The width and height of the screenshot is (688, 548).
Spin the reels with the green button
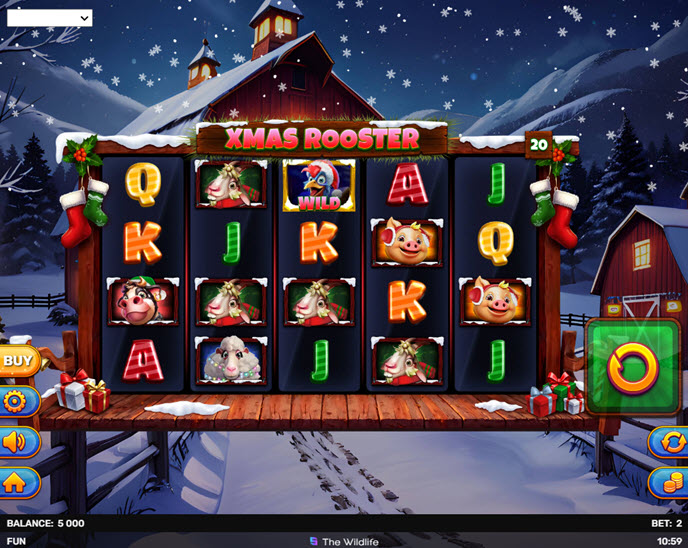(632, 366)
